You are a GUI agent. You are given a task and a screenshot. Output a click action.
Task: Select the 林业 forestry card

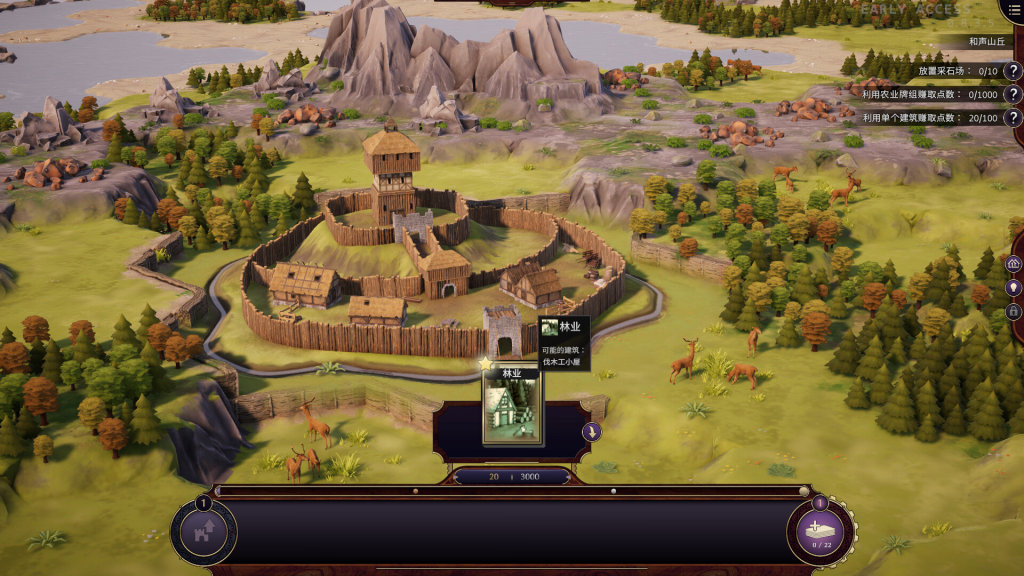pos(512,408)
